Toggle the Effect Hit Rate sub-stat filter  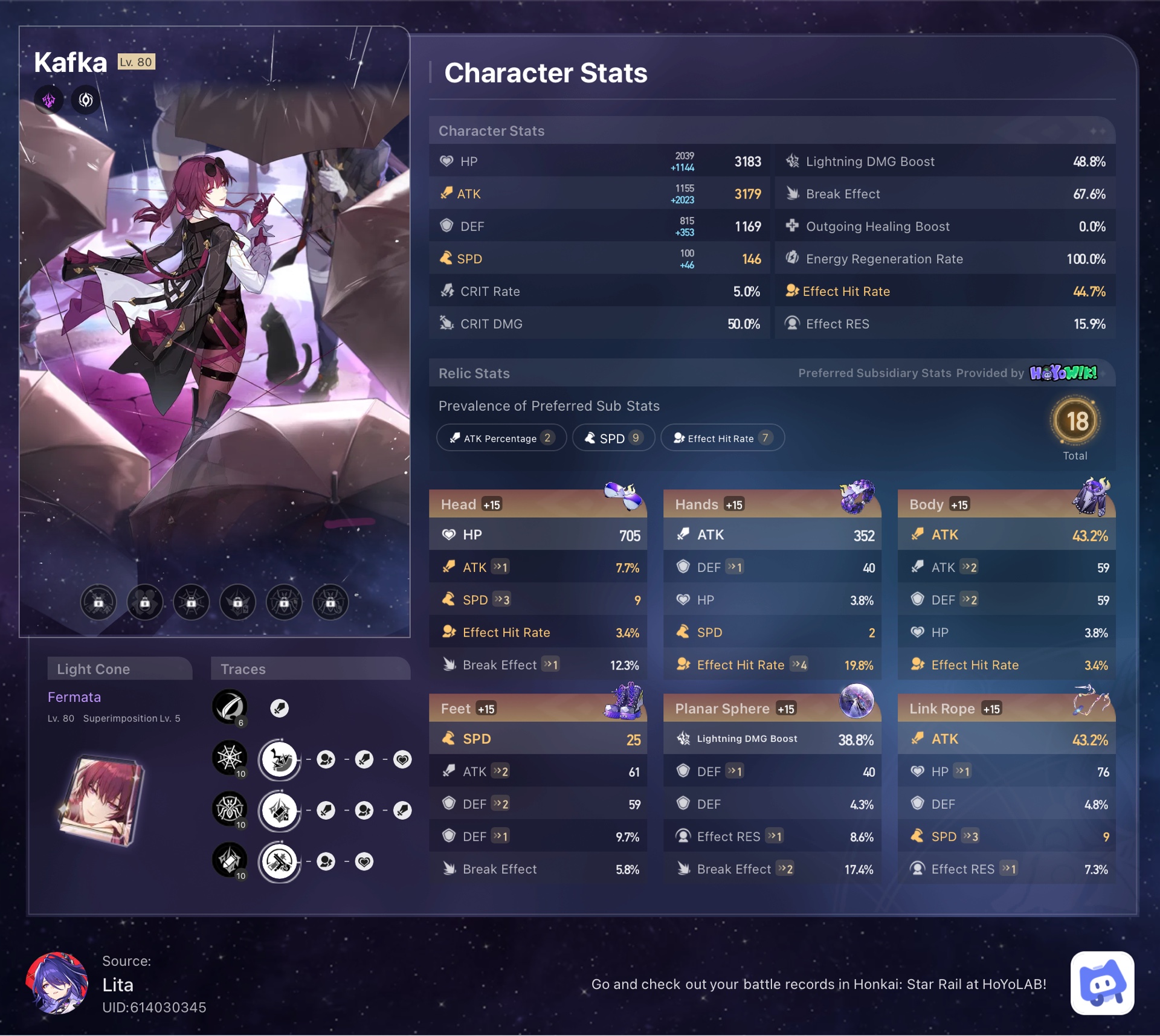click(x=723, y=438)
